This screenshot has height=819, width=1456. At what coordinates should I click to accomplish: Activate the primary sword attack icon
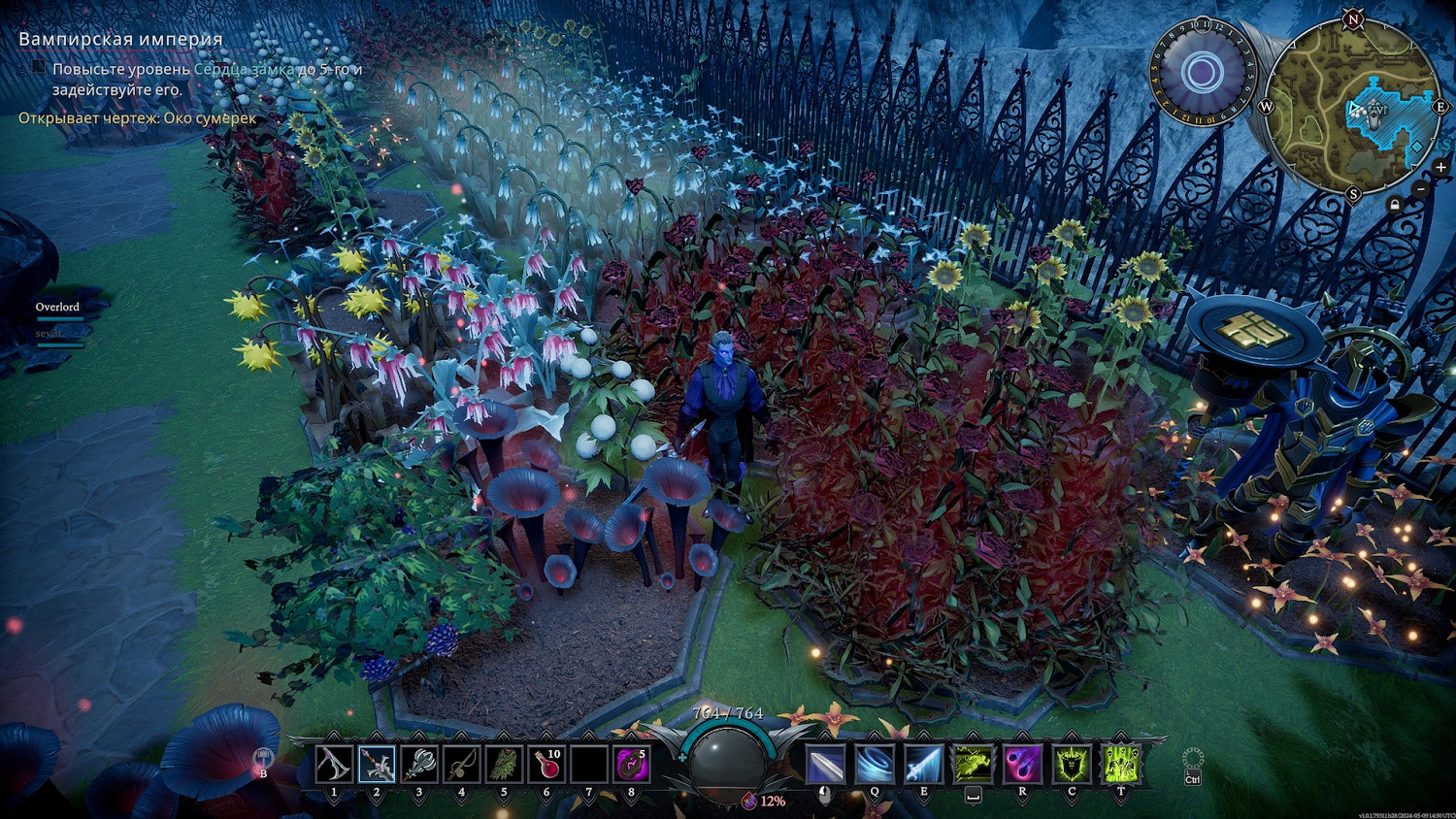pyautogui.click(x=824, y=765)
